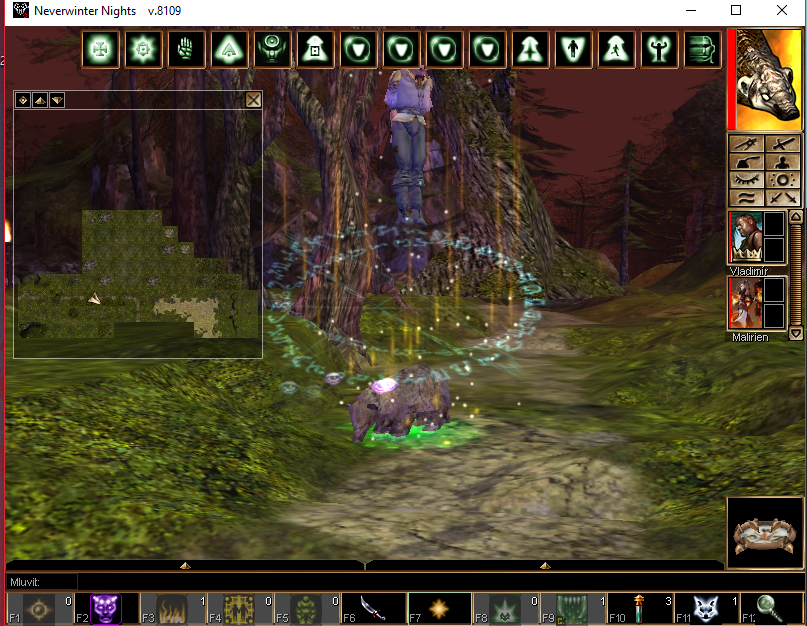Activate the golden starburst quickslot F7
The height and width of the screenshot is (626, 807).
tap(439, 609)
